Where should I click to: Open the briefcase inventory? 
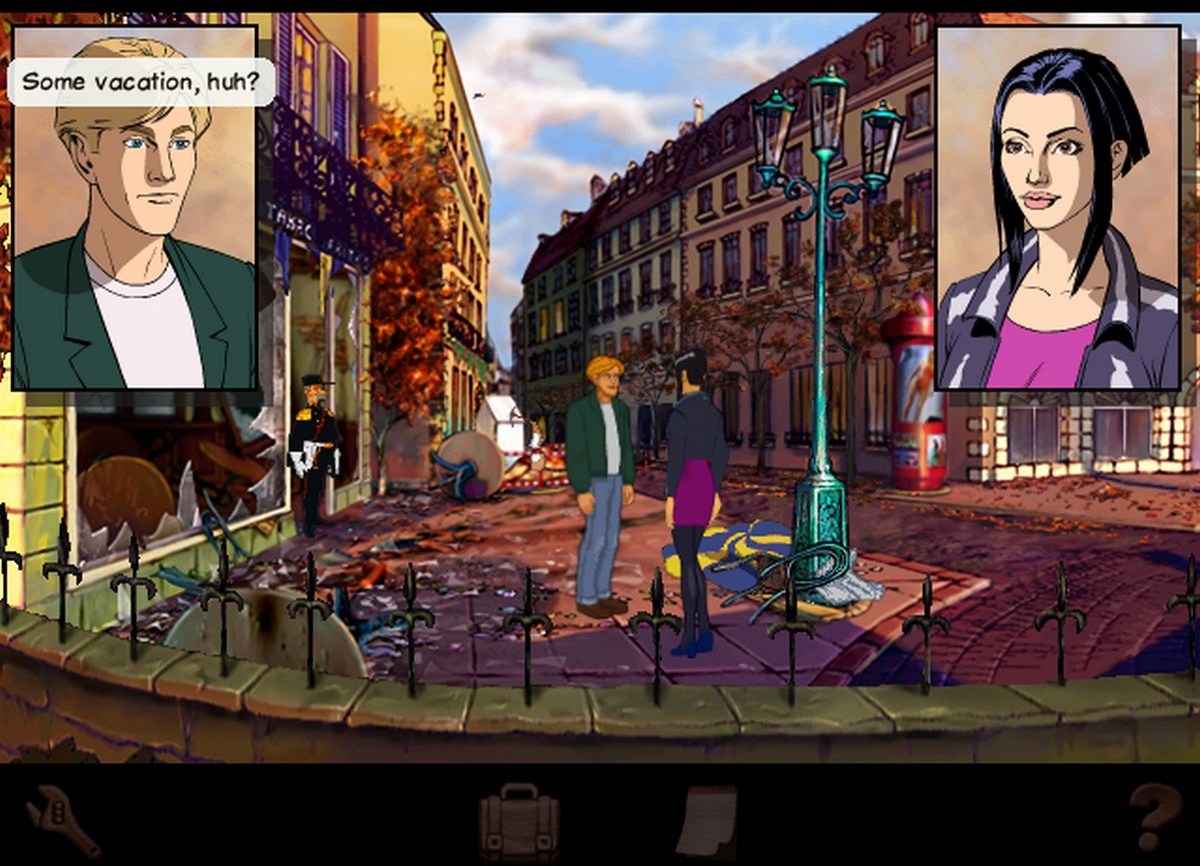[518, 823]
